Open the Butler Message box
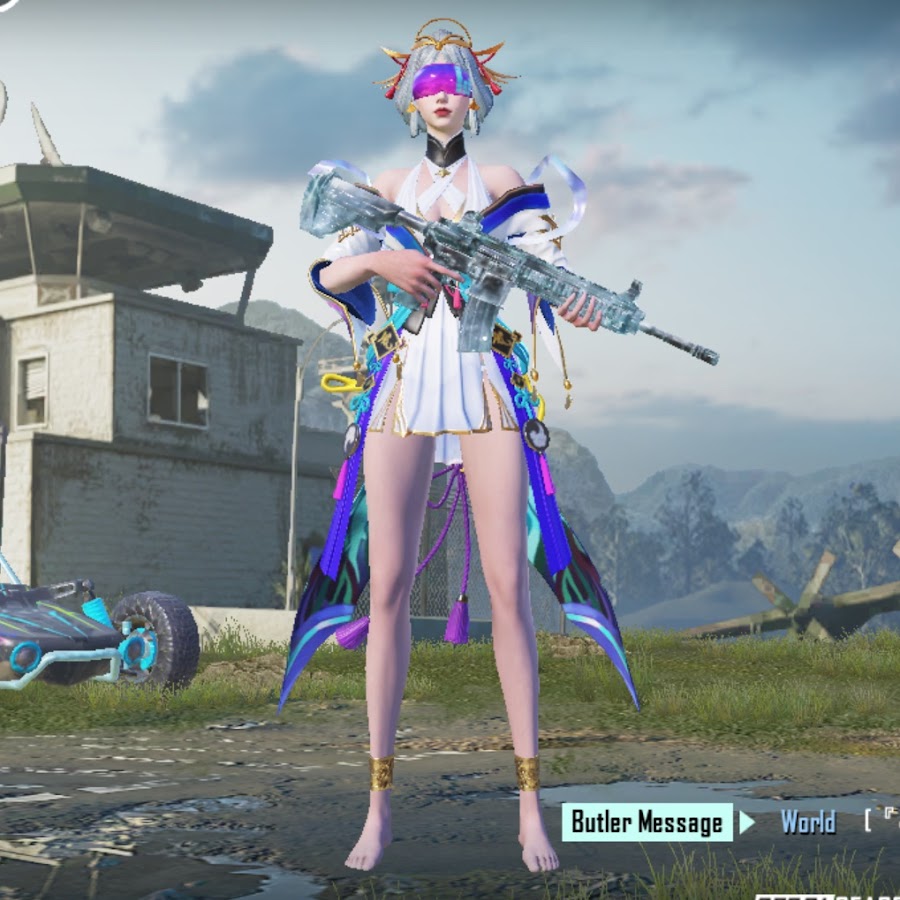This screenshot has width=900, height=900. 647,823
